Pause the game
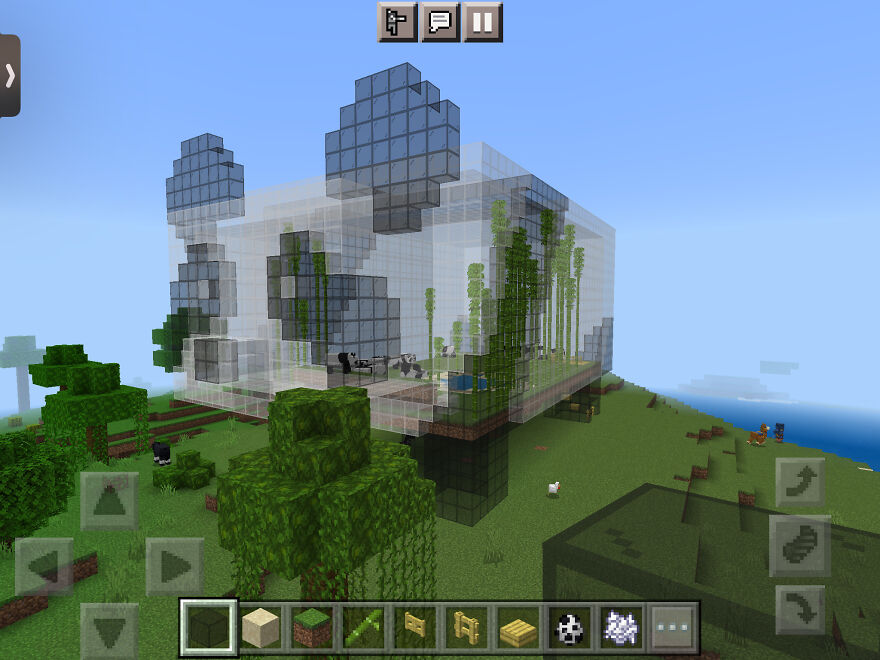Screen dimensions: 880x660 point(483,22)
